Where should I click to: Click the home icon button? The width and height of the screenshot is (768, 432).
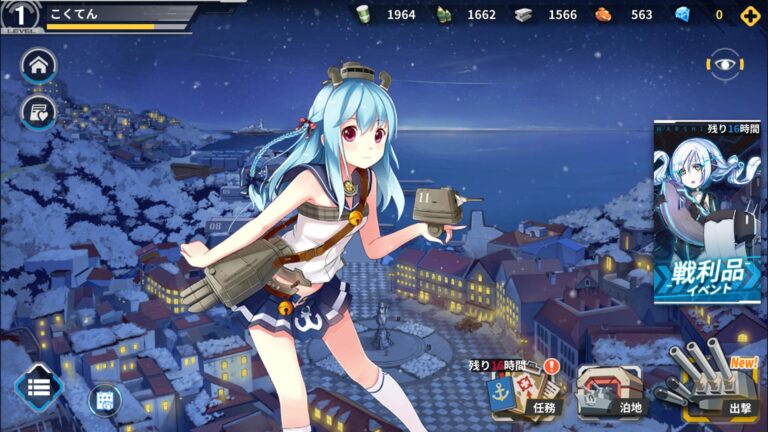[x=39, y=66]
